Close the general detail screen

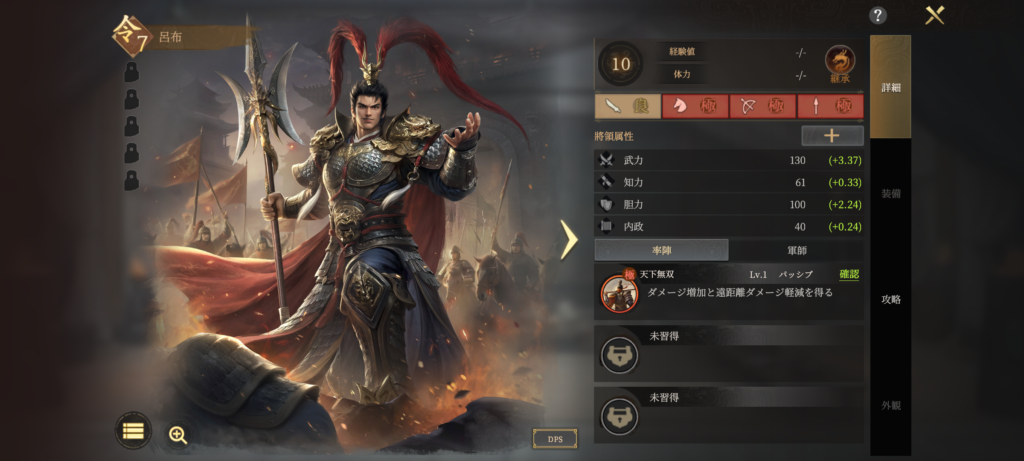pyautogui.click(x=935, y=15)
